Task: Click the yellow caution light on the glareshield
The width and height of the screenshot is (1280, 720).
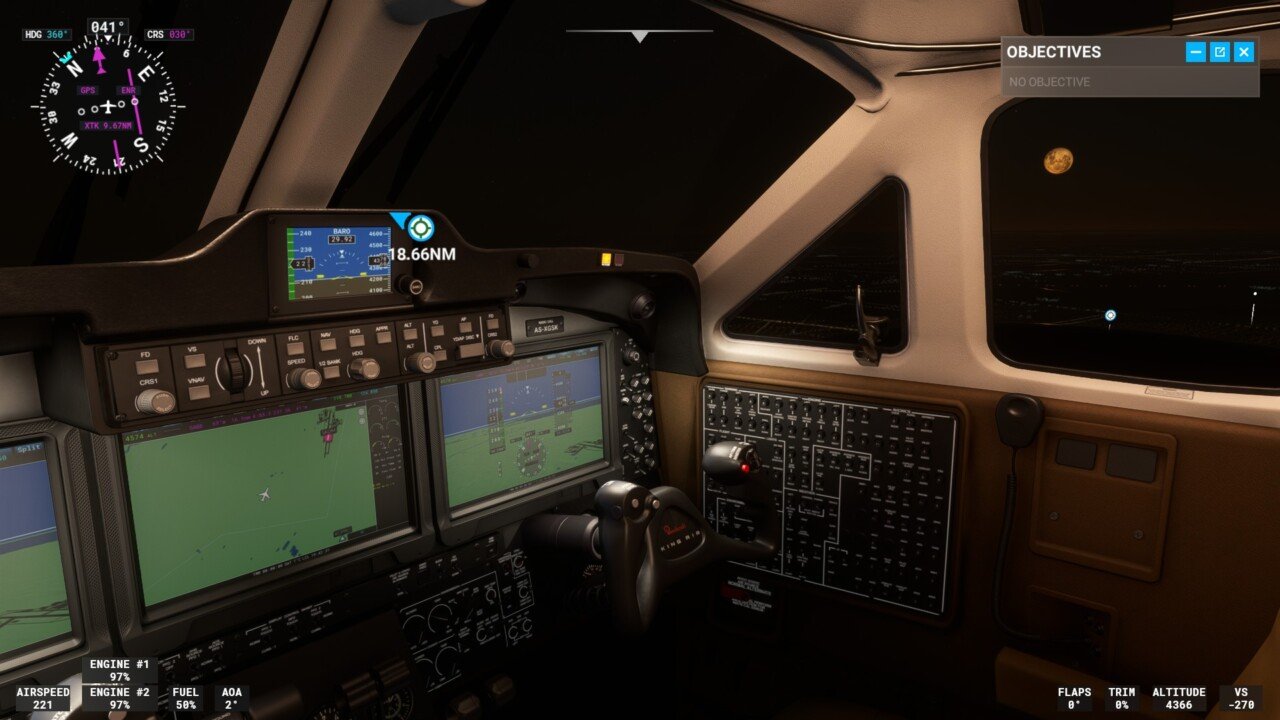Action: [x=605, y=257]
